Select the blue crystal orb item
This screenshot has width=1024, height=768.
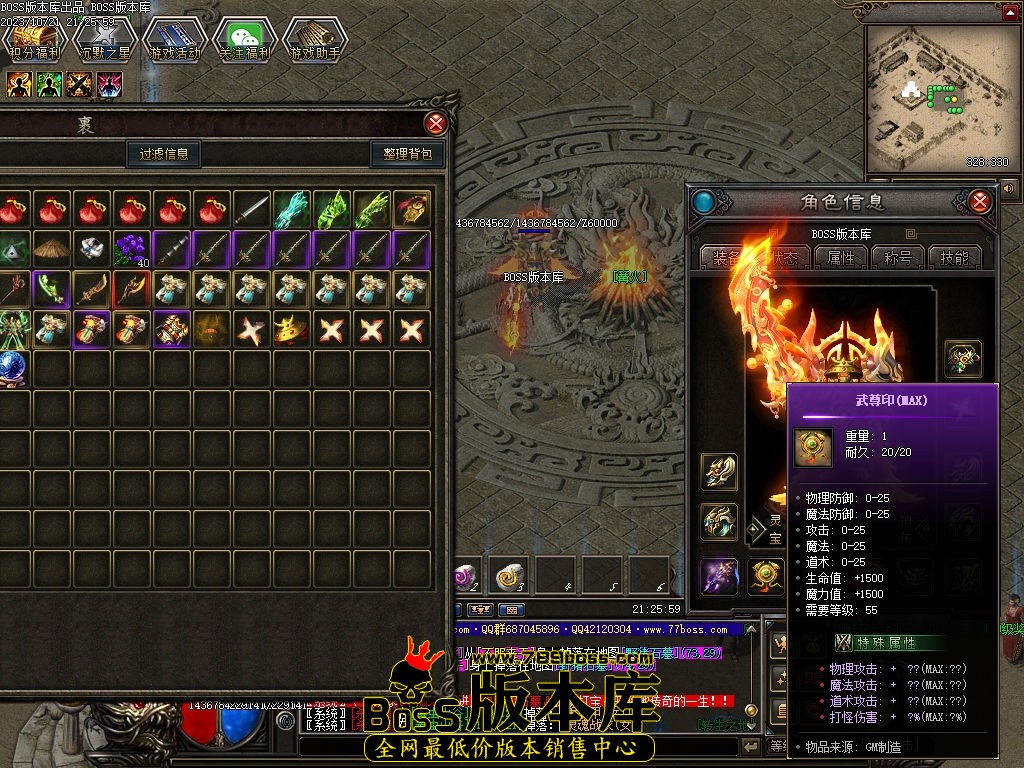tap(12, 368)
